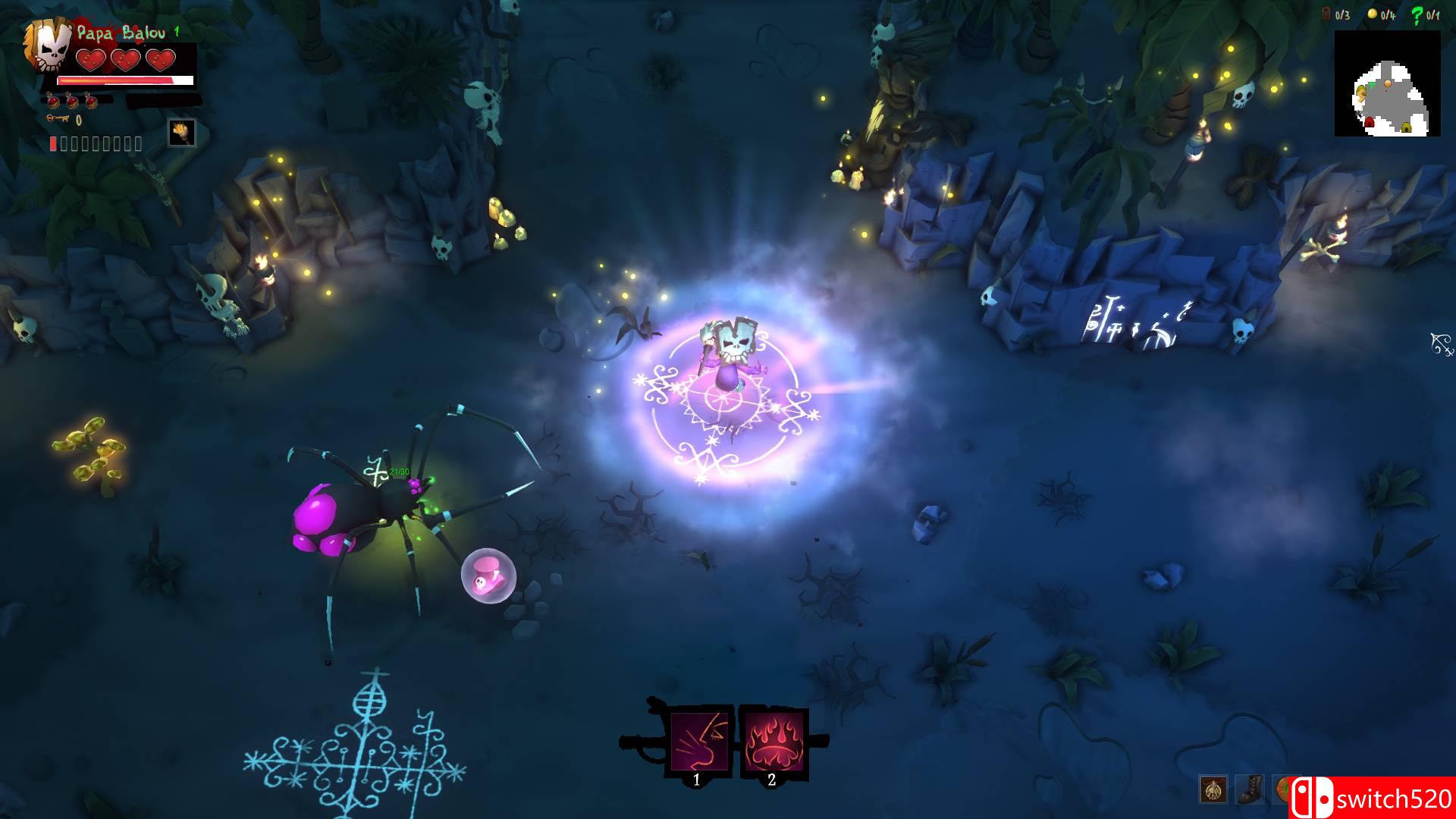Screen dimensions: 1456x819
Task: Click the key counter icon
Action: click(58, 118)
